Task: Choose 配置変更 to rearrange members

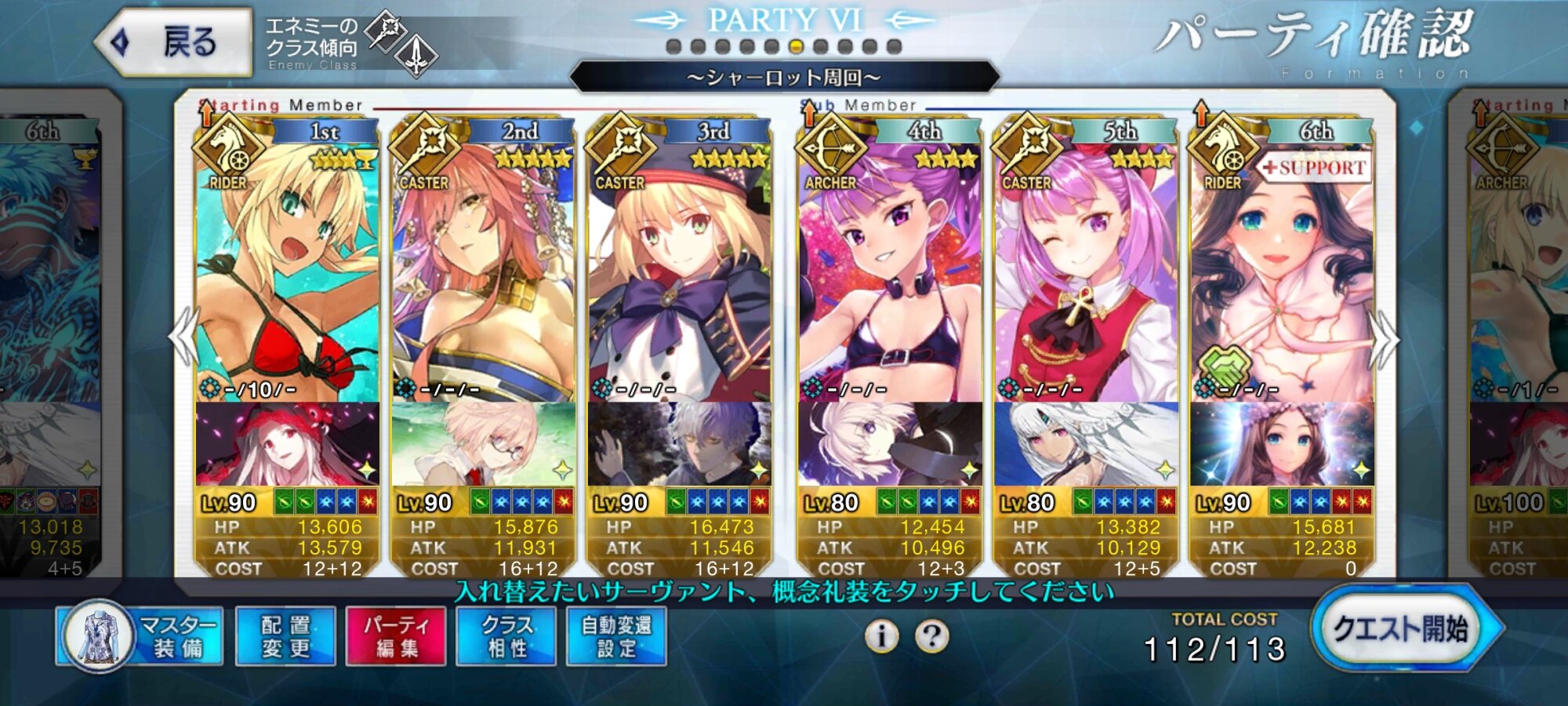Action: coord(285,636)
